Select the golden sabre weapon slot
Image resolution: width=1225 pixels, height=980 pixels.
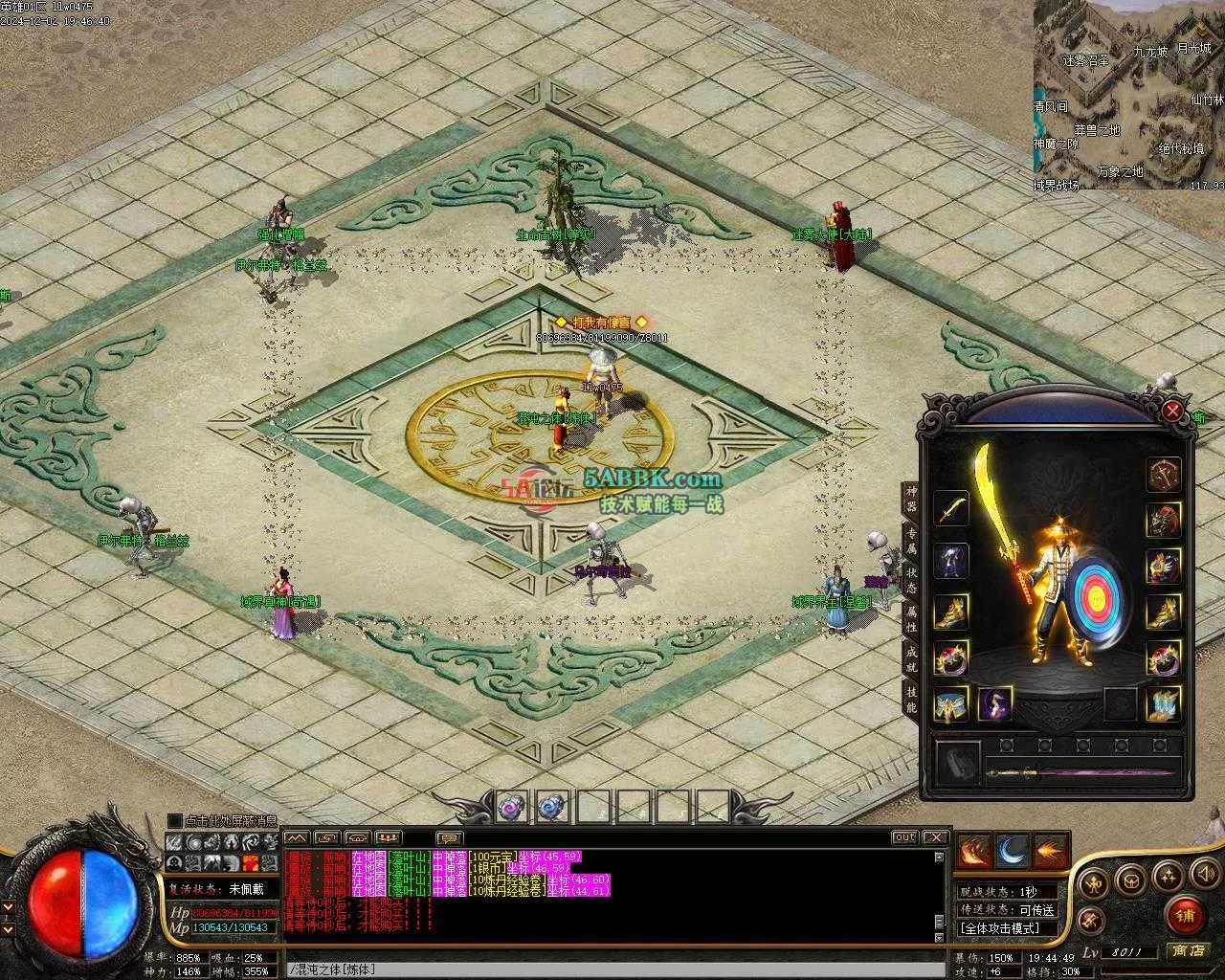click(x=951, y=509)
